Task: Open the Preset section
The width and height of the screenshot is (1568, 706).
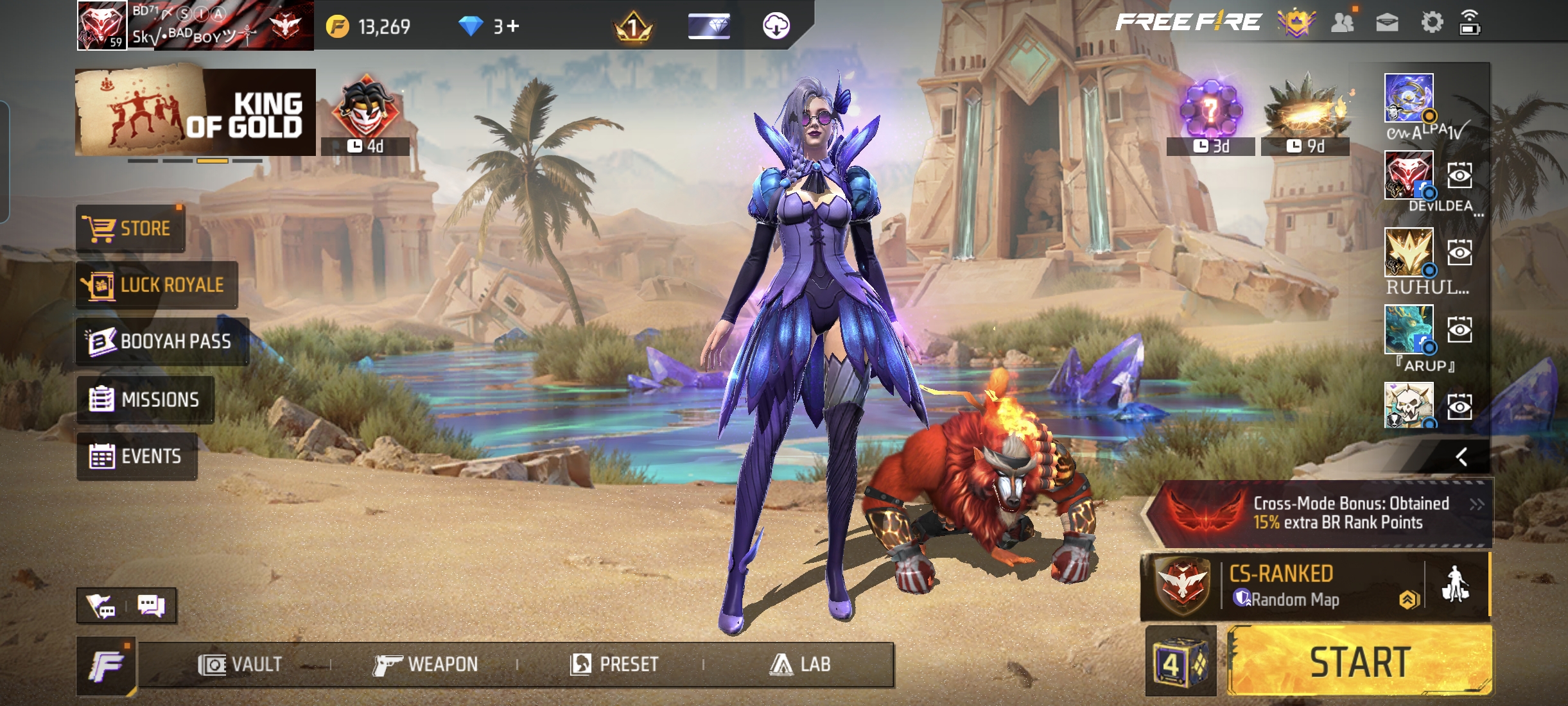Action: point(614,664)
